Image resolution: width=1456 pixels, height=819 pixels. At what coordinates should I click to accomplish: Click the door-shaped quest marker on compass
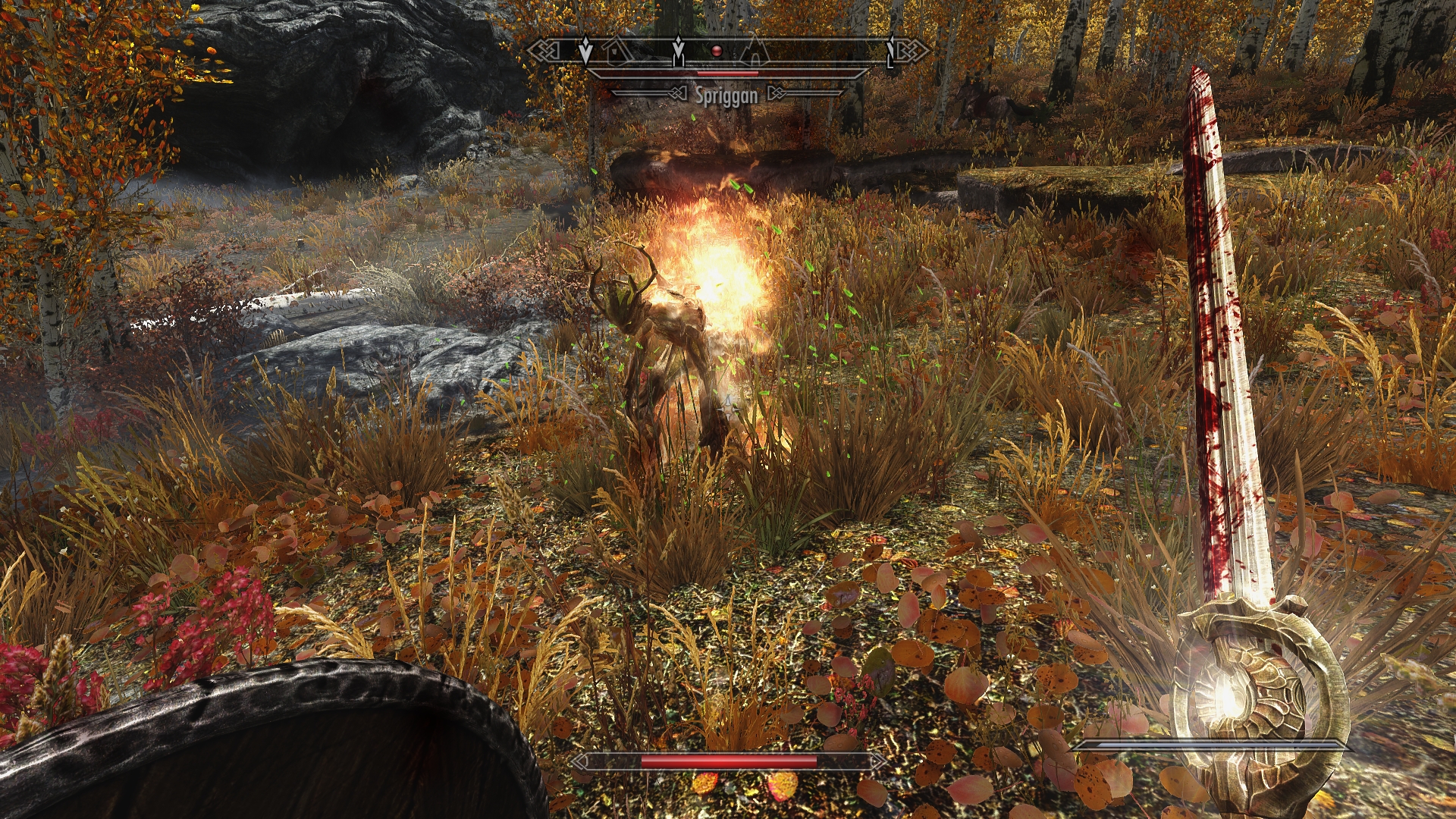pyautogui.click(x=678, y=51)
